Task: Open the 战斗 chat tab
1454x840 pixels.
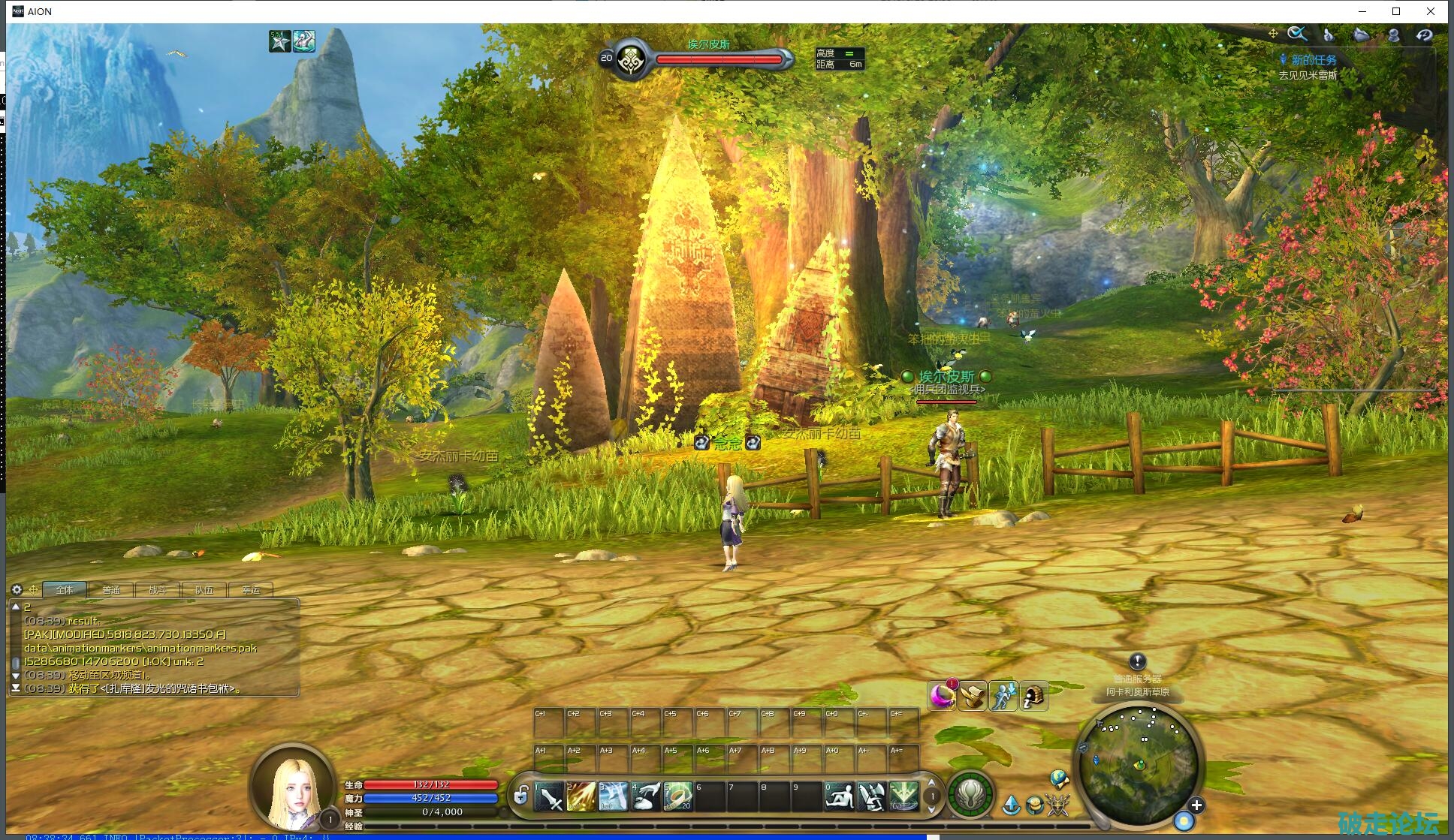Action: (x=158, y=590)
